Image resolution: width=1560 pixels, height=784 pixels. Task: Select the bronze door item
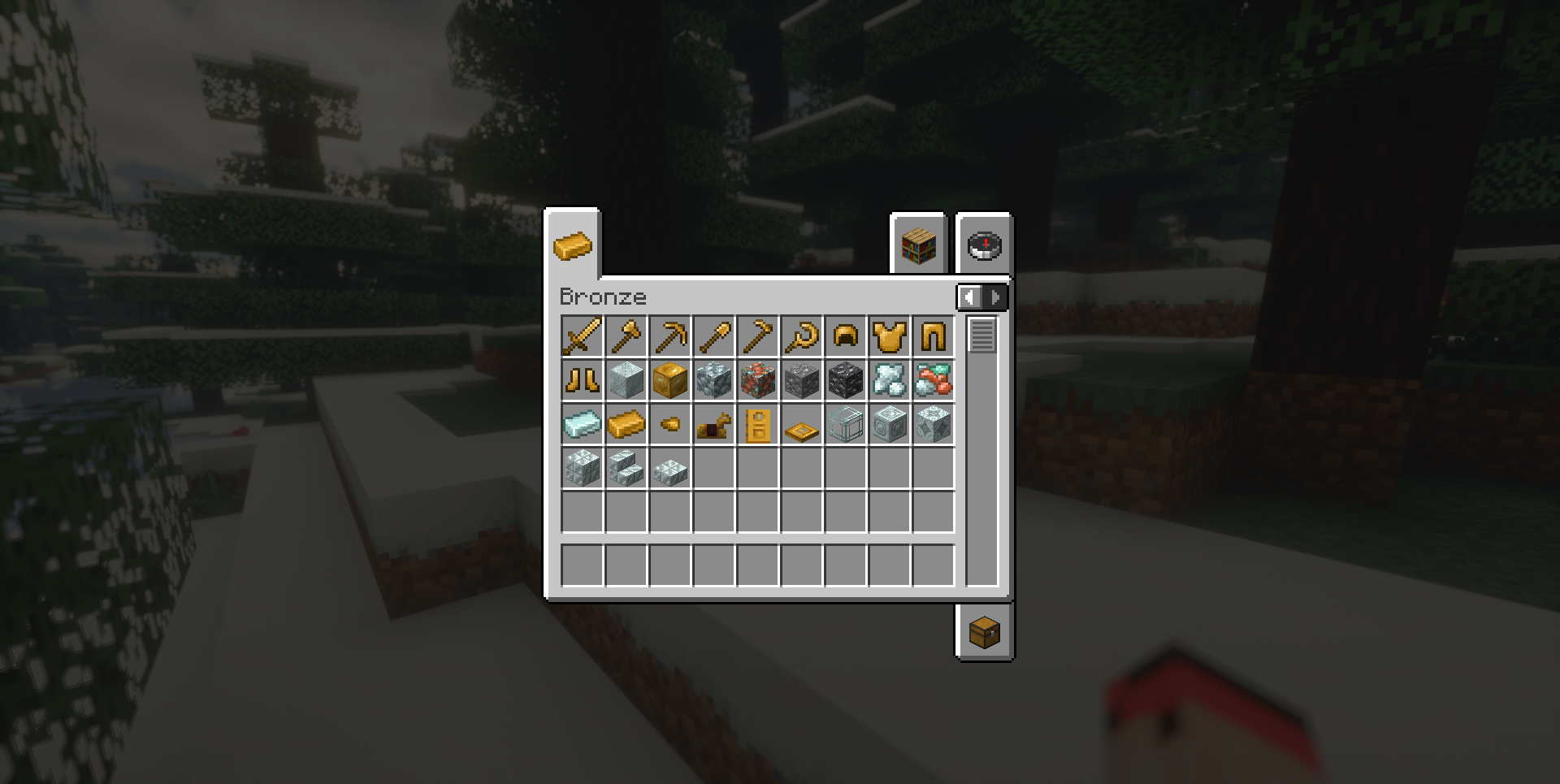point(759,424)
